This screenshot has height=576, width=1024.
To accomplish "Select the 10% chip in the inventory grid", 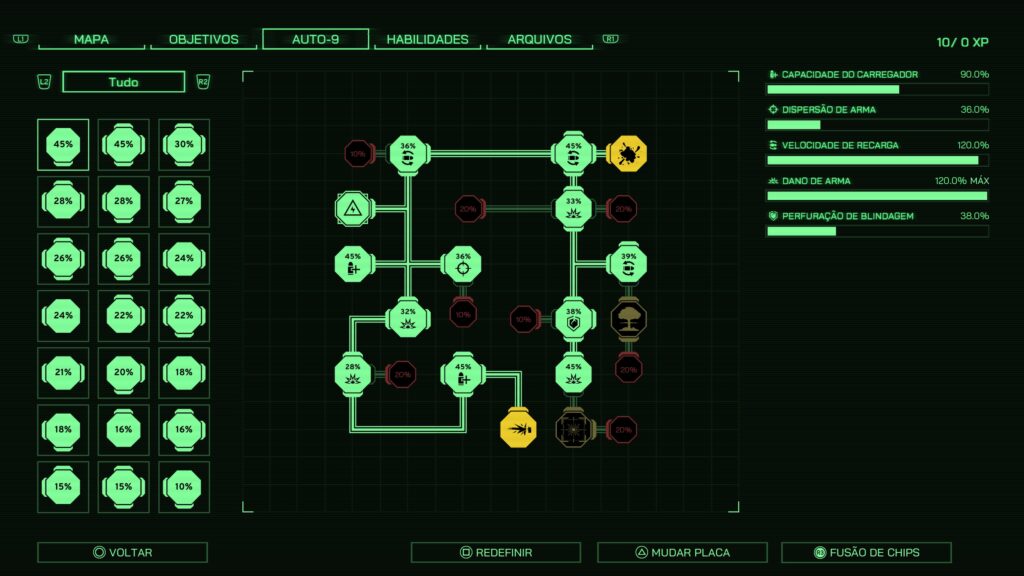I will point(184,487).
